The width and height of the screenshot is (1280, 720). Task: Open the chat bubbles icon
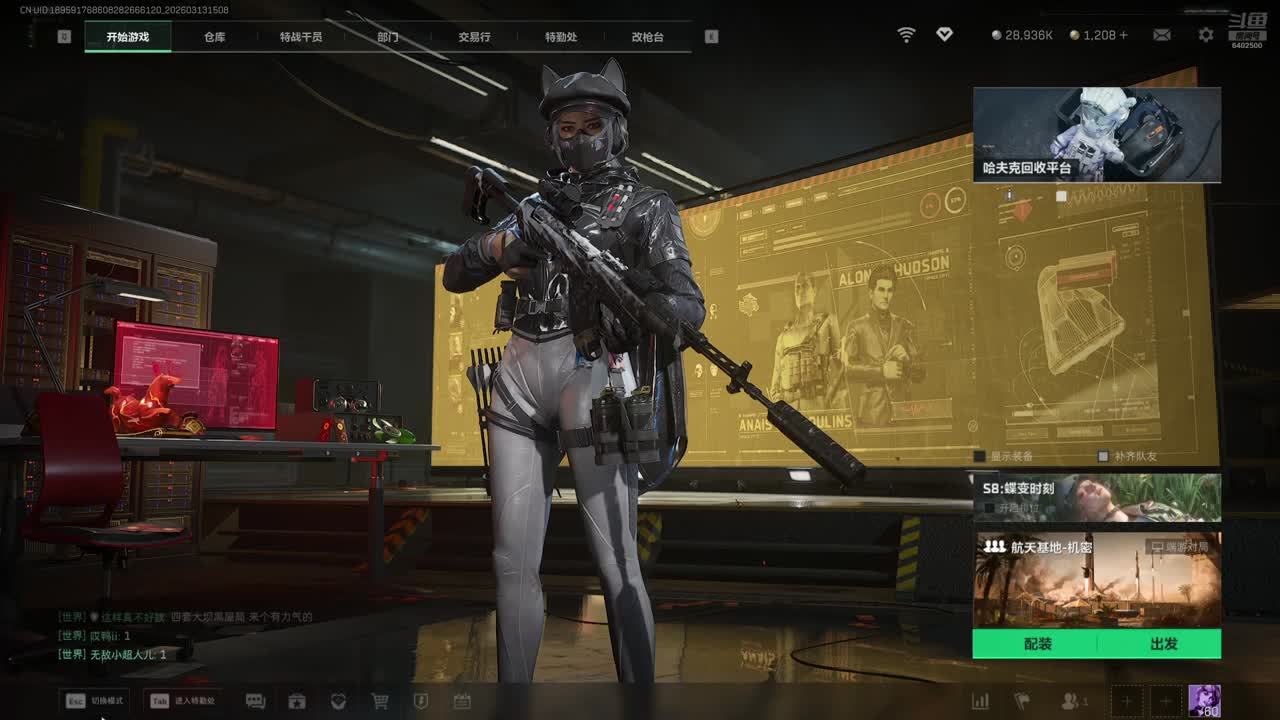255,701
